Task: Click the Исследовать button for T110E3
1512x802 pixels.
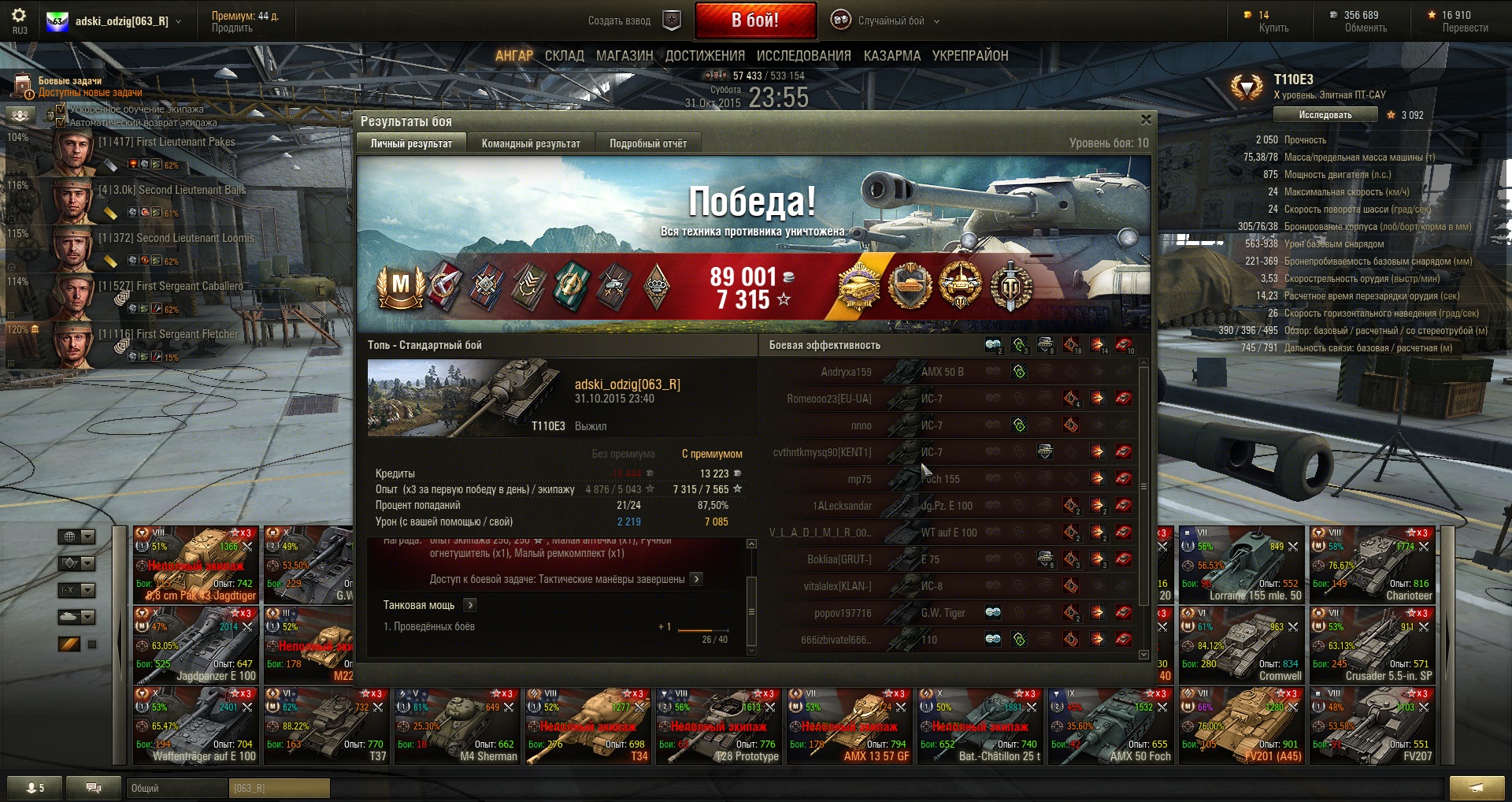Action: [1325, 115]
